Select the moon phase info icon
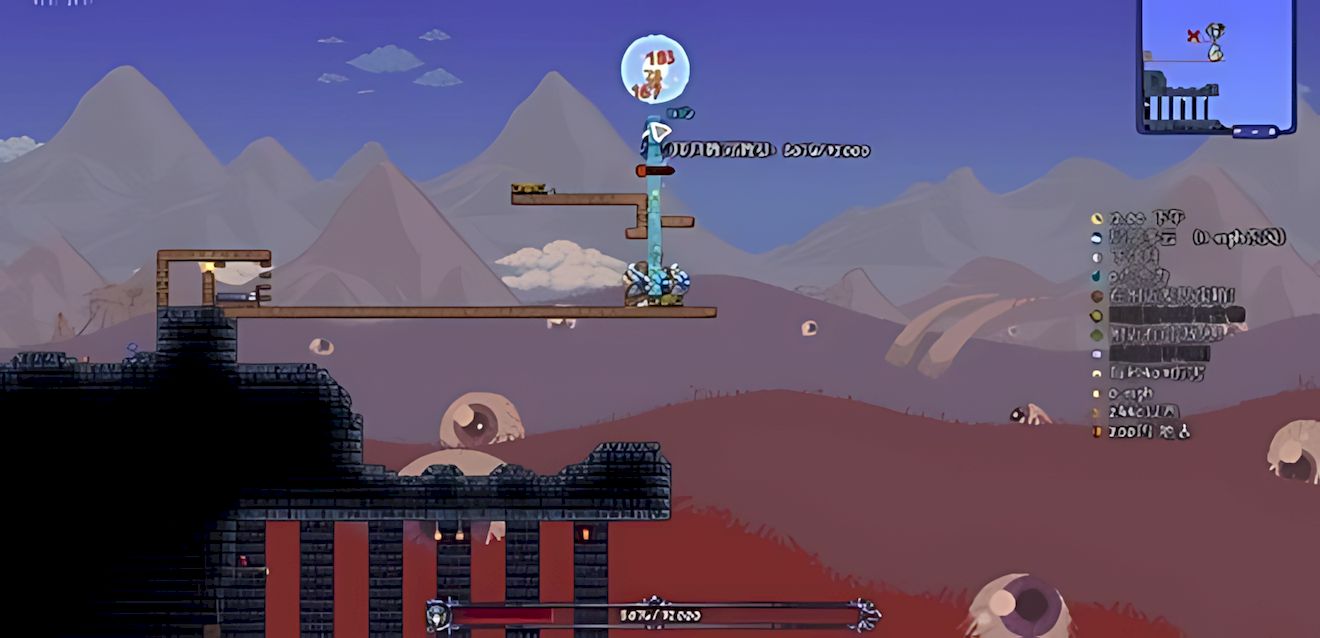This screenshot has width=1320, height=638. point(1097,257)
